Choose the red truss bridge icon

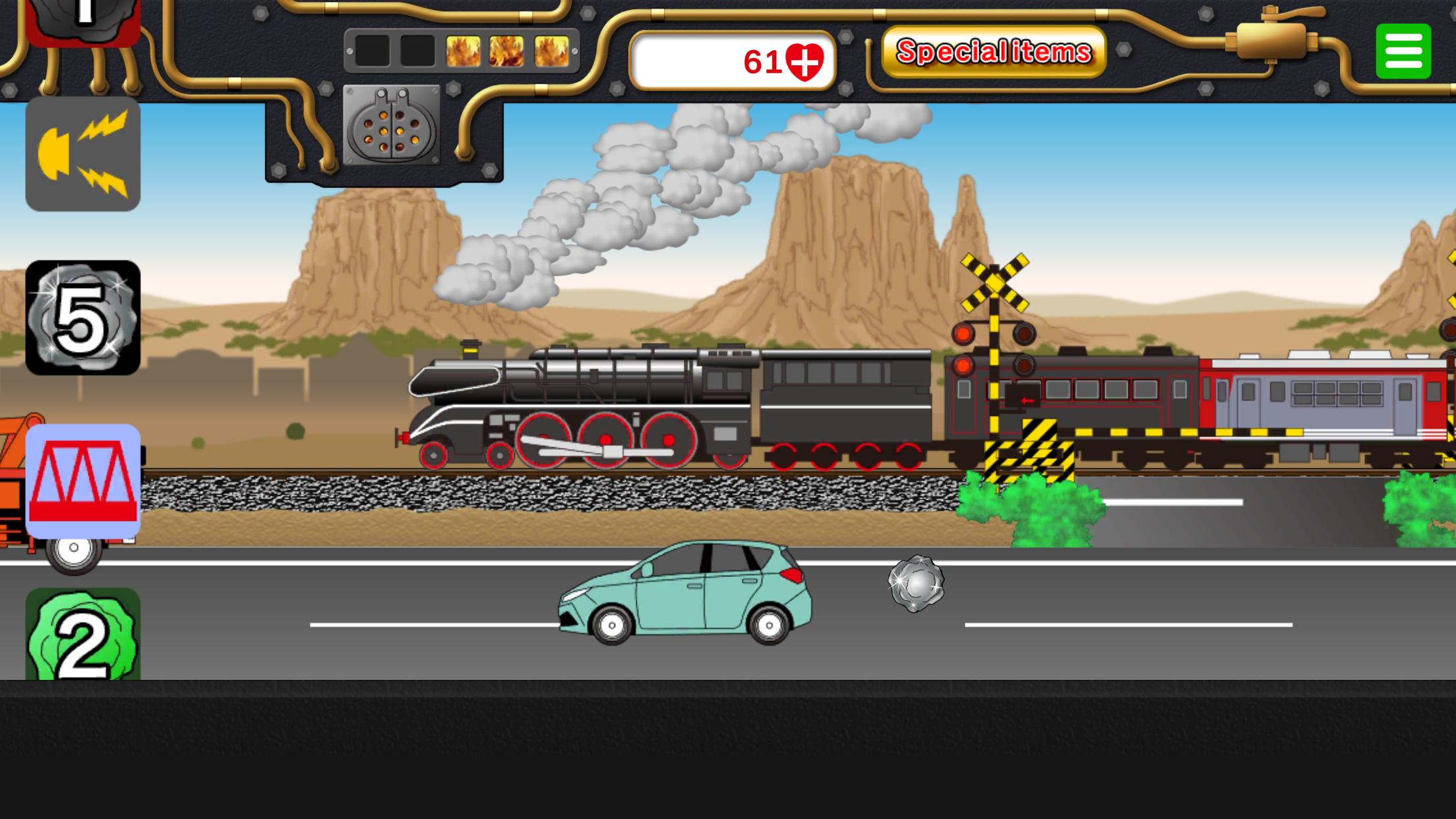pos(83,481)
